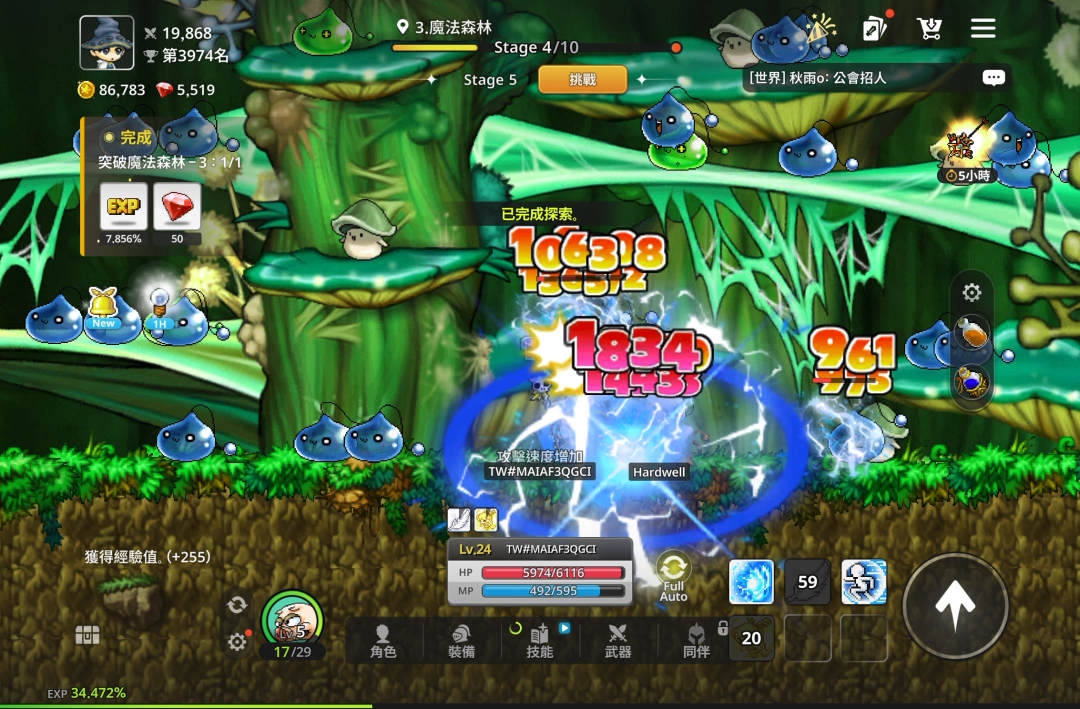This screenshot has width=1080, height=709.
Task: Open the world chat speech bubble
Action: (x=993, y=77)
